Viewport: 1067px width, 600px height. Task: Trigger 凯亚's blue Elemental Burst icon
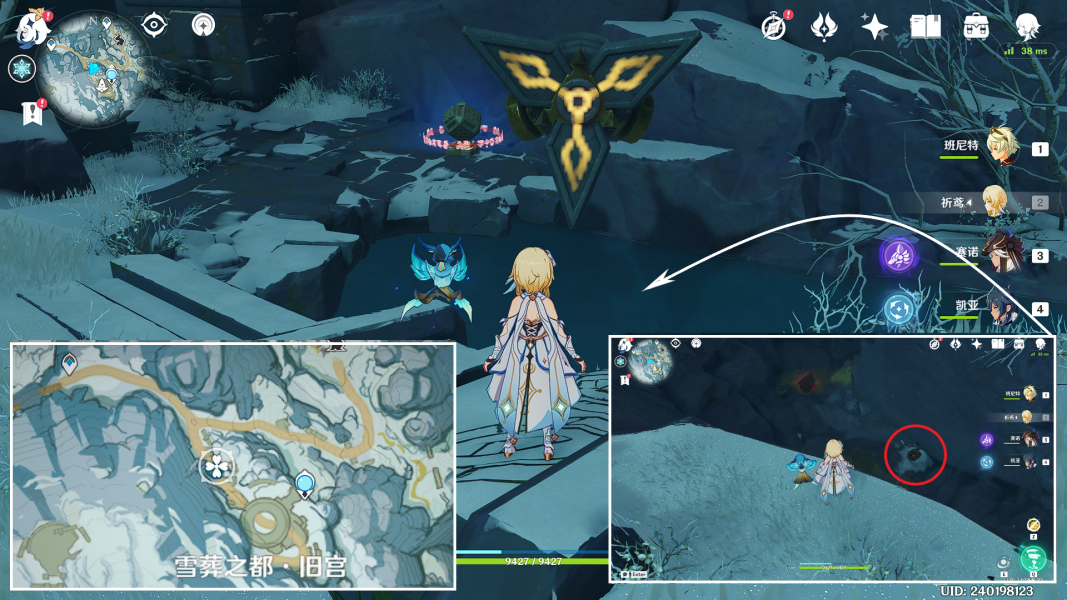pos(899,308)
